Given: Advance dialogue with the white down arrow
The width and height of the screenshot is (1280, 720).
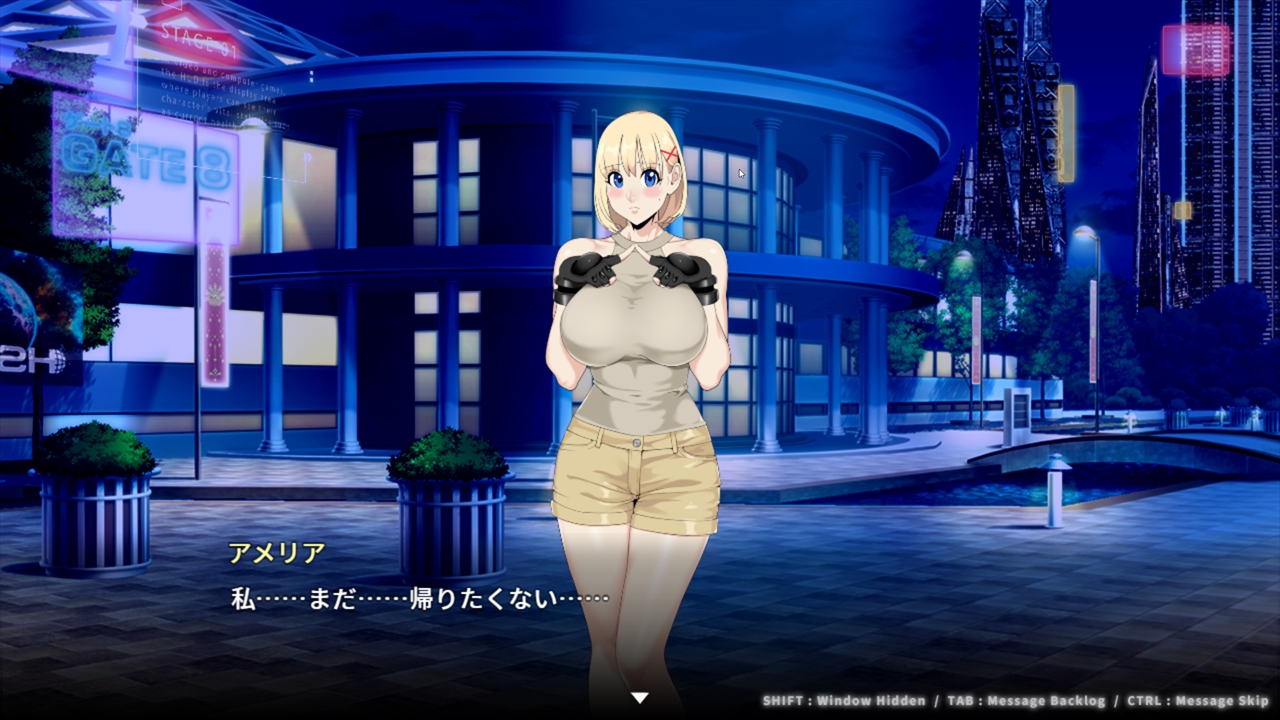Looking at the screenshot, I should [x=640, y=698].
